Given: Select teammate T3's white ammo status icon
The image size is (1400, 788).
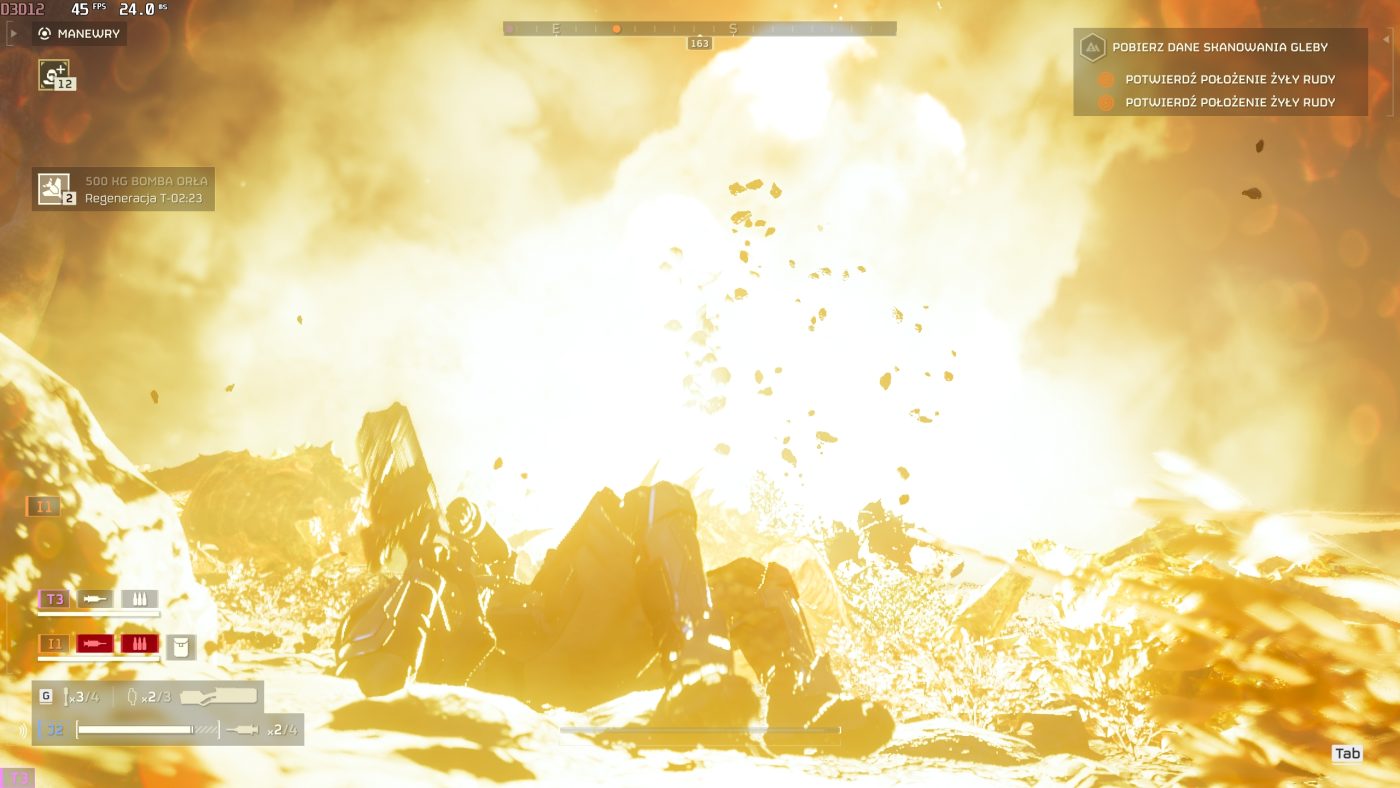Looking at the screenshot, I should click(139, 599).
